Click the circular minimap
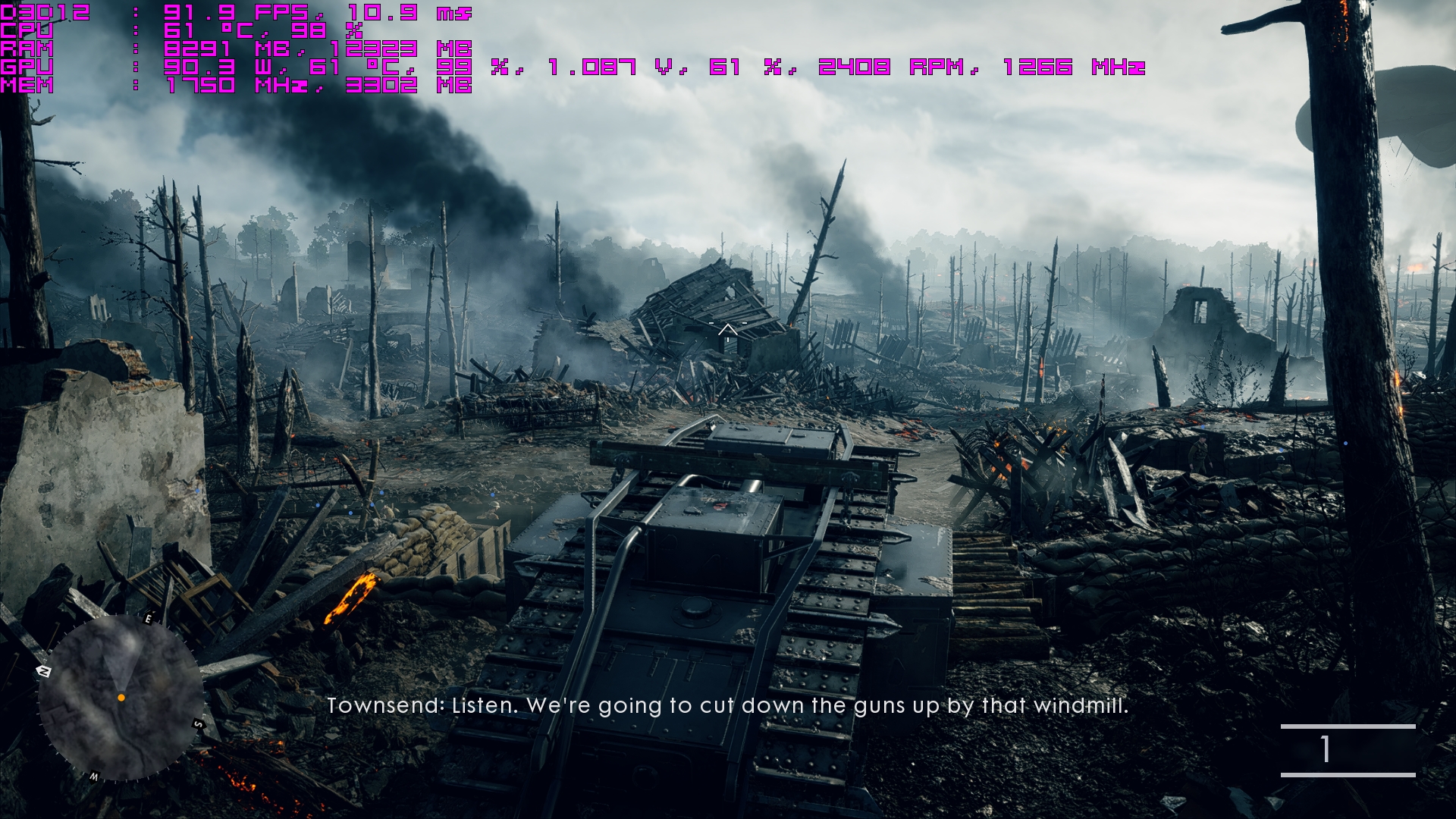The height and width of the screenshot is (819, 1456). (x=120, y=698)
